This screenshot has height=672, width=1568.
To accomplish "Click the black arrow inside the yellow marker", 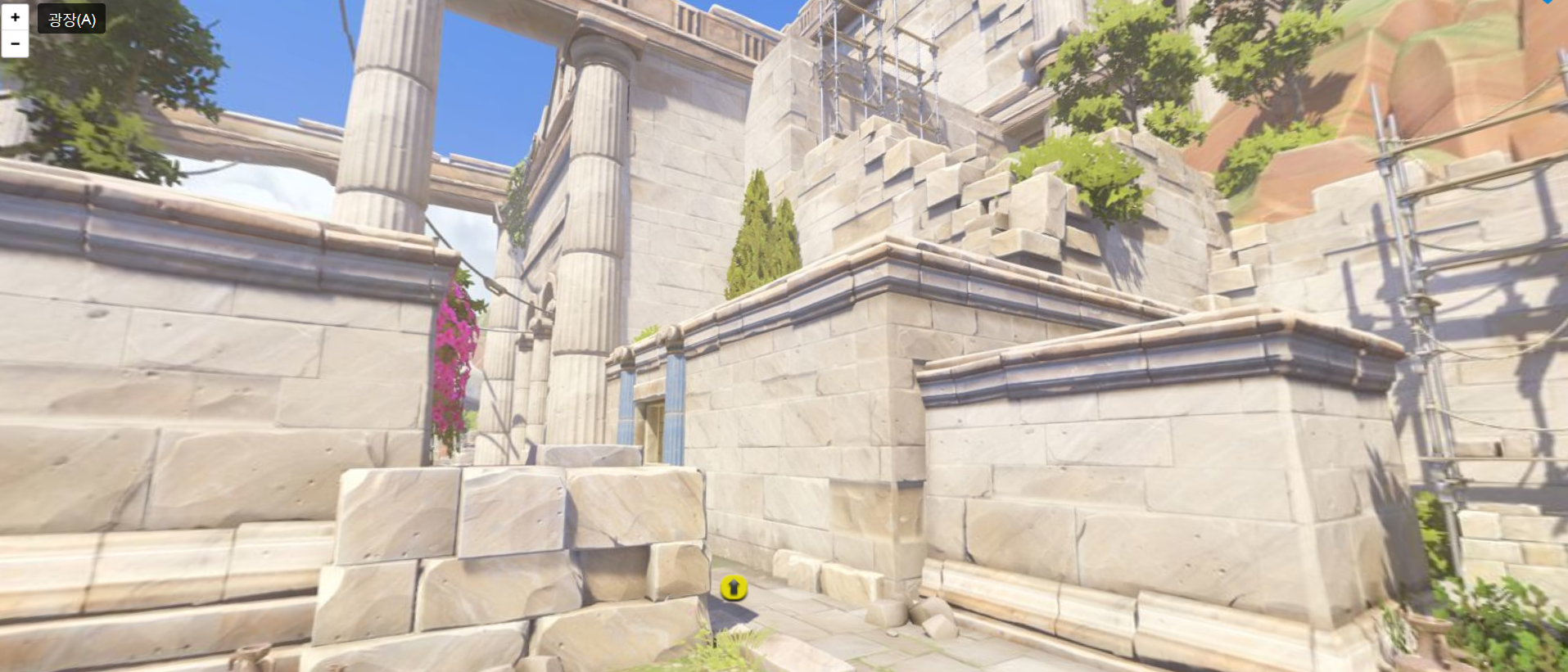I will tap(733, 586).
